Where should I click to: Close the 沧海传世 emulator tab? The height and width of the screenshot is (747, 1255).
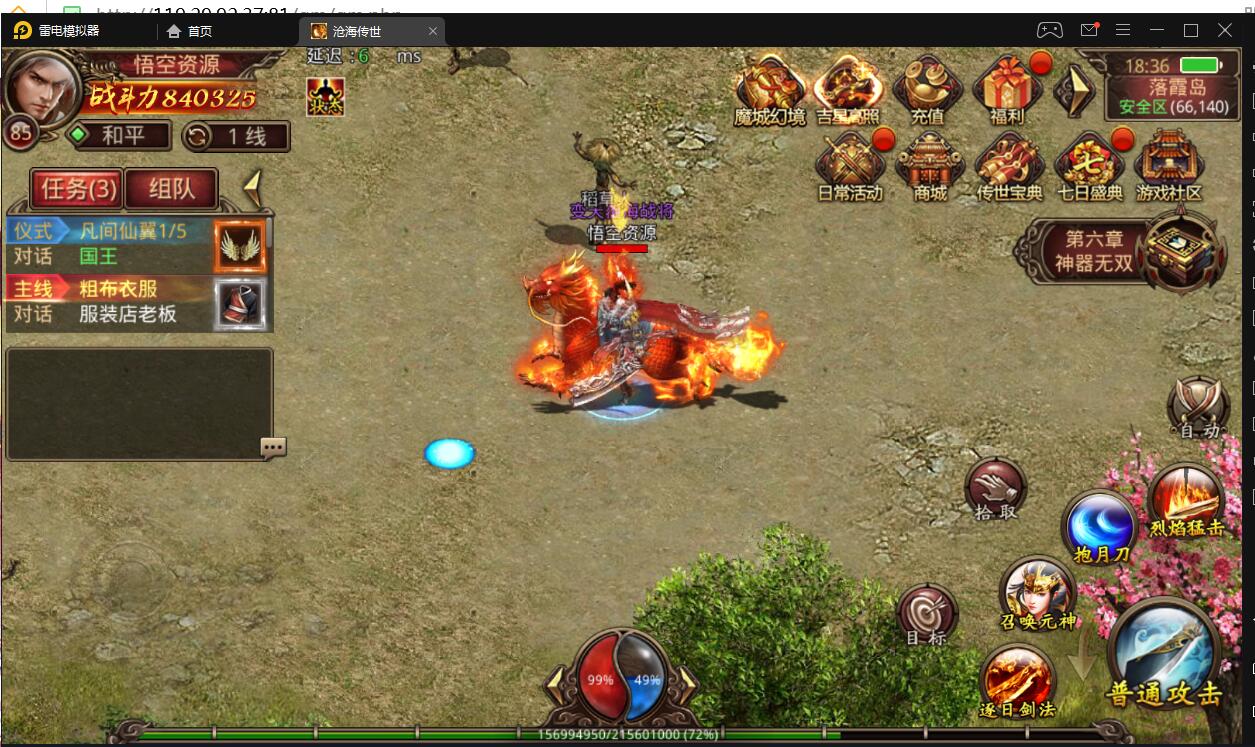pos(433,31)
